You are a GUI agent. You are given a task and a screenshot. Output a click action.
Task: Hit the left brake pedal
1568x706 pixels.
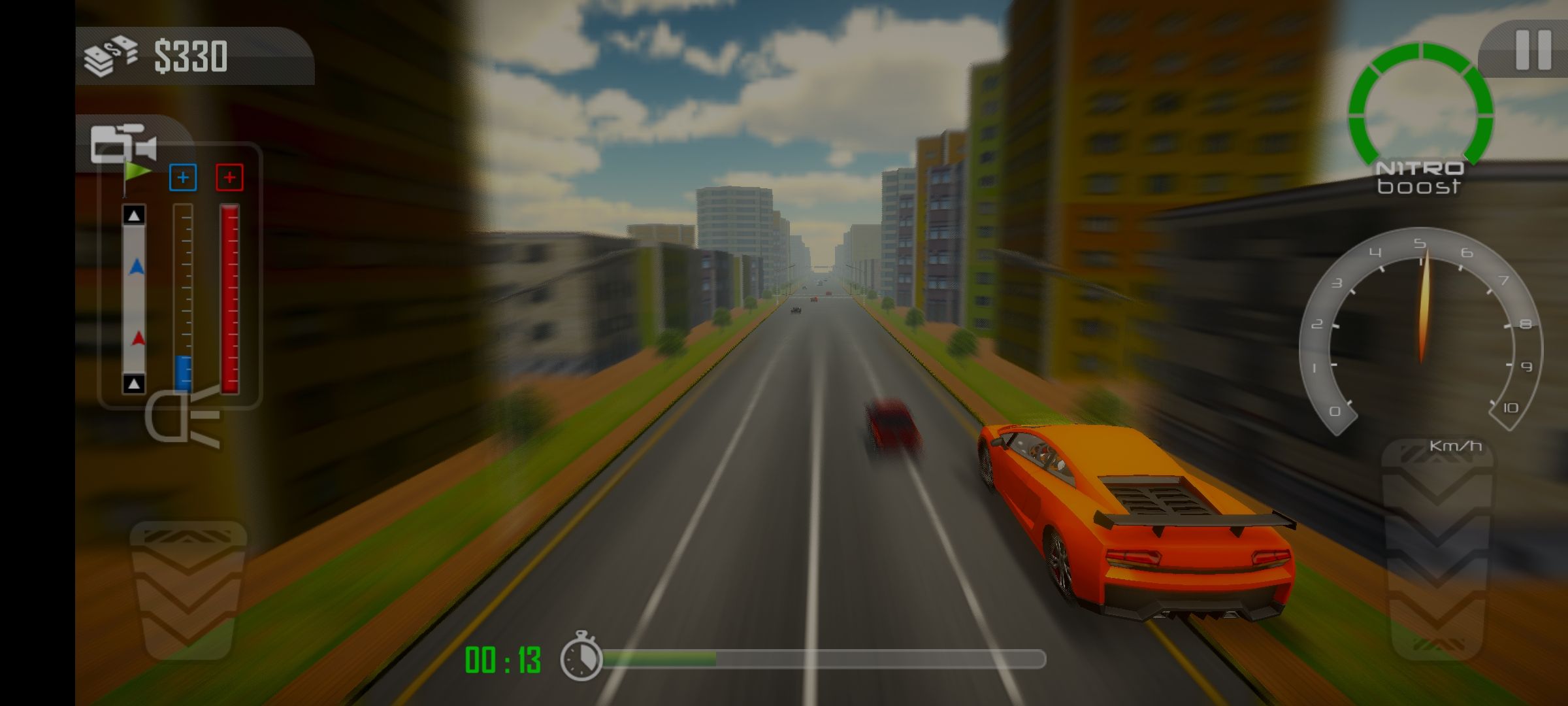(x=188, y=588)
